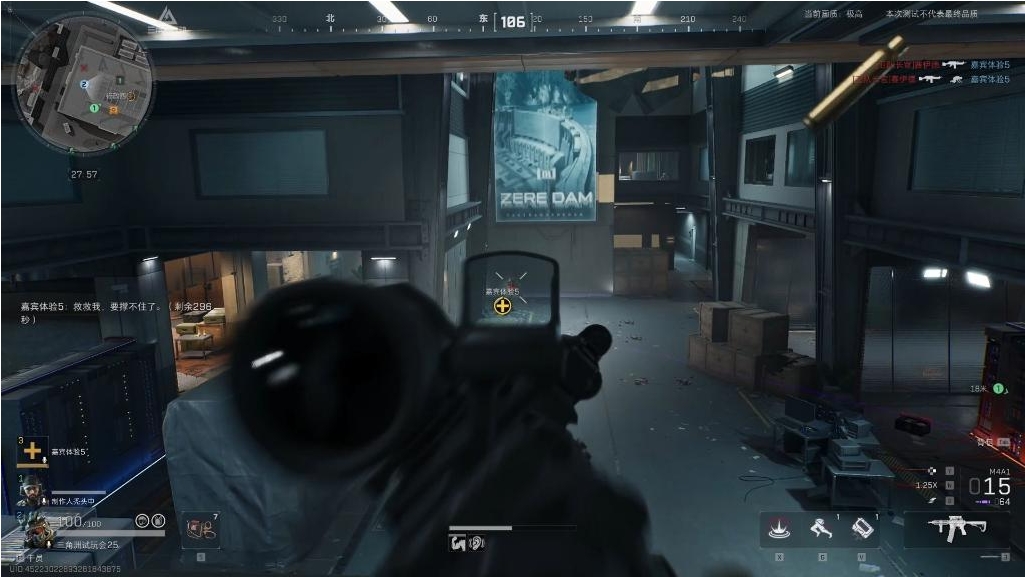Choose the rope item slot with count 7
Viewport: 1025px width, 577px height.
(x=199, y=529)
